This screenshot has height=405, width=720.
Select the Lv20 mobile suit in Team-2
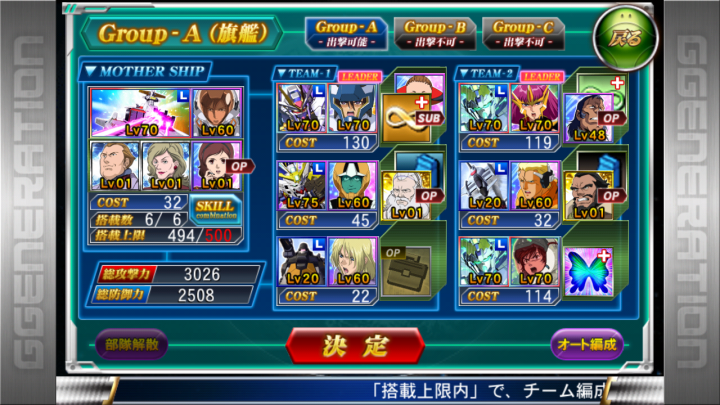(484, 187)
